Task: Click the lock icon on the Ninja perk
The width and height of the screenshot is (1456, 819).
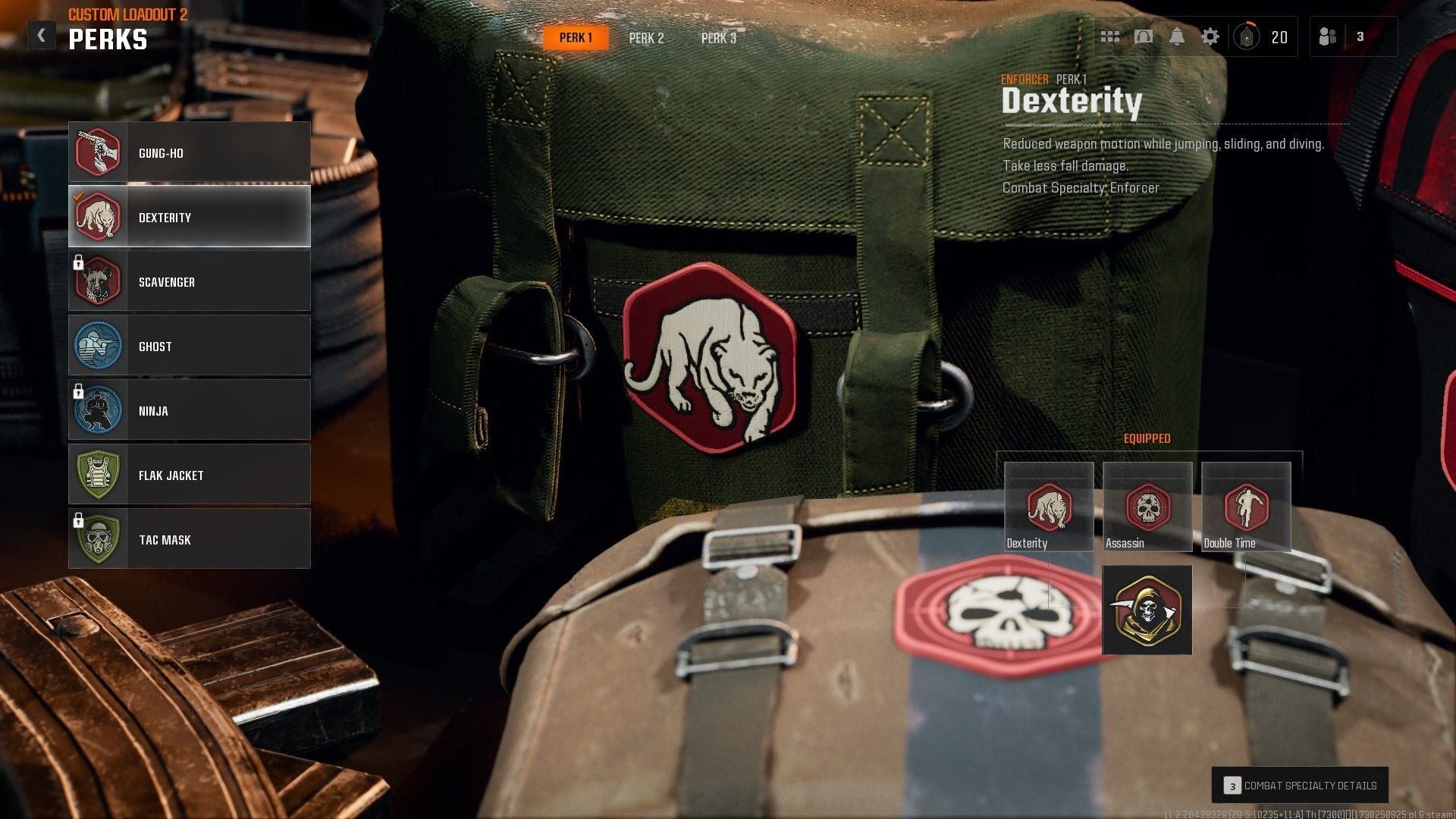Action: point(79,394)
